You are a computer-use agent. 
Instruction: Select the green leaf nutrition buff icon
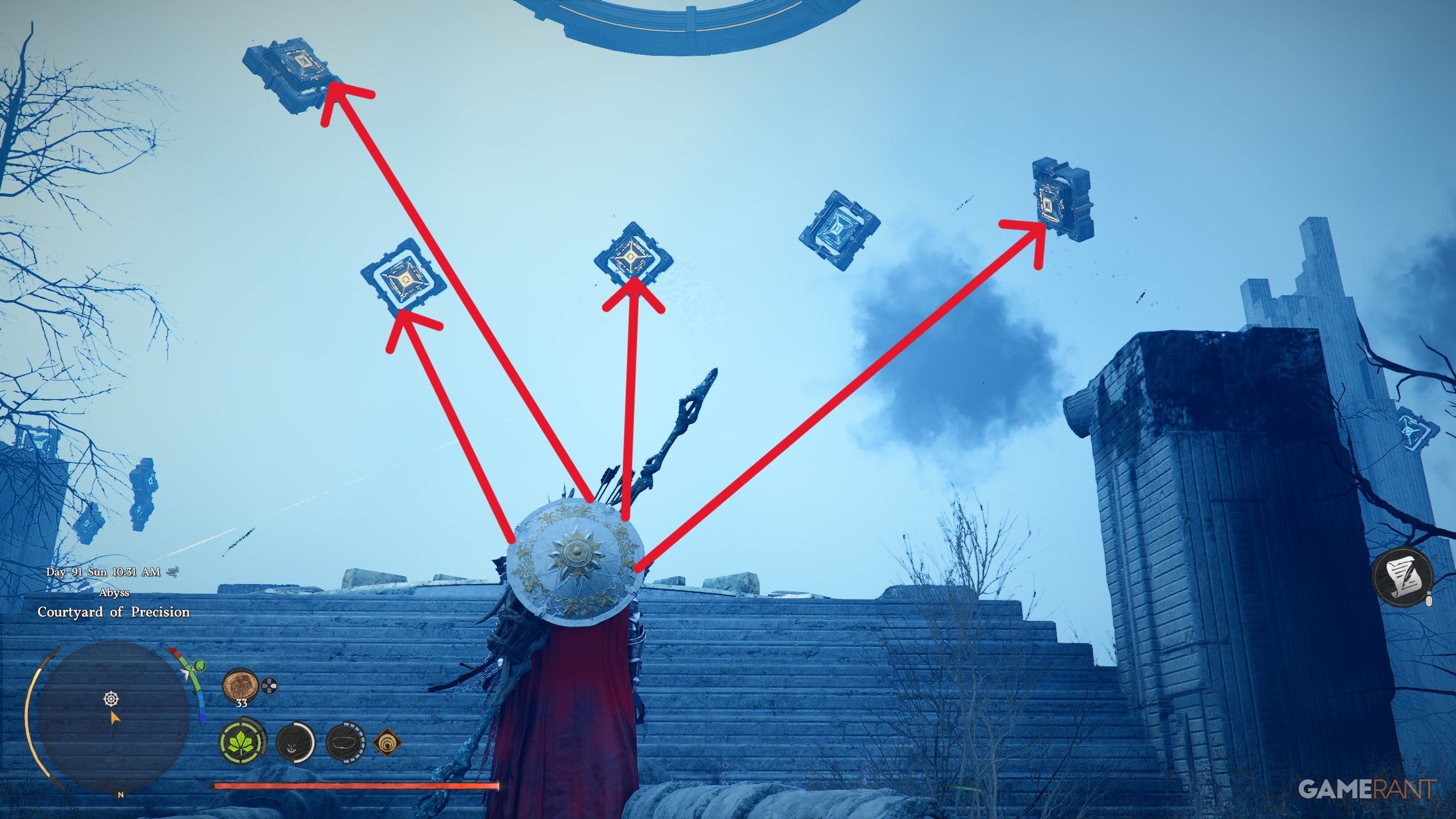[243, 743]
